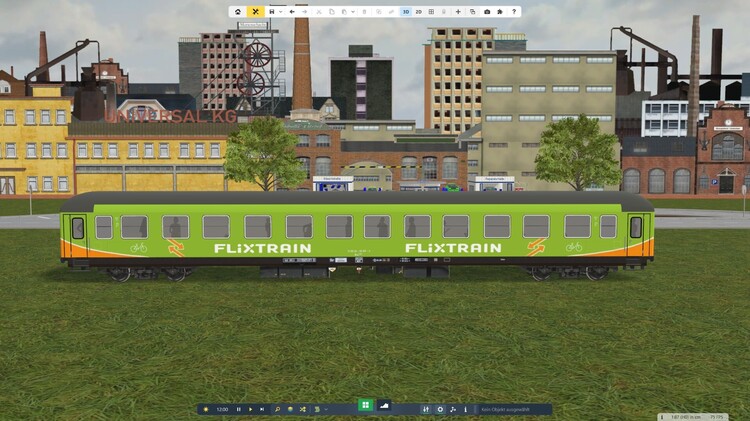Toggle the grid view icon
Screen dimensions: 750x421
(x=431, y=12)
